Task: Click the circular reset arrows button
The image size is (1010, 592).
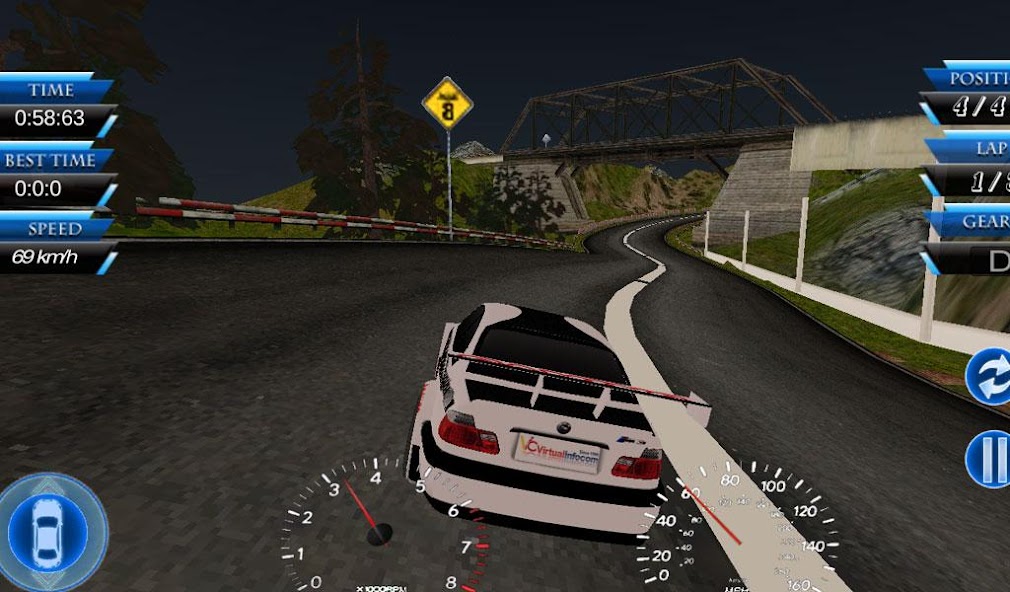Action: [990, 377]
